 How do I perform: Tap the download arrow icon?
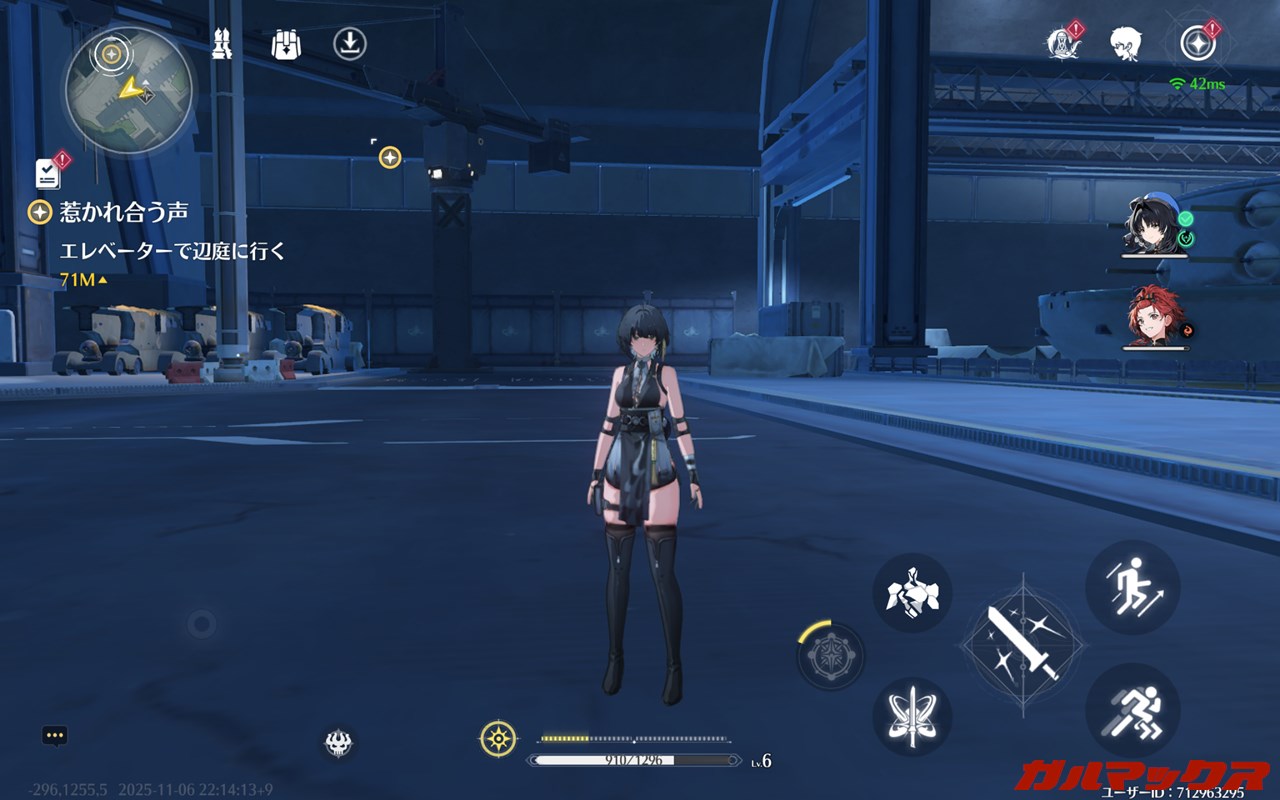coord(350,44)
